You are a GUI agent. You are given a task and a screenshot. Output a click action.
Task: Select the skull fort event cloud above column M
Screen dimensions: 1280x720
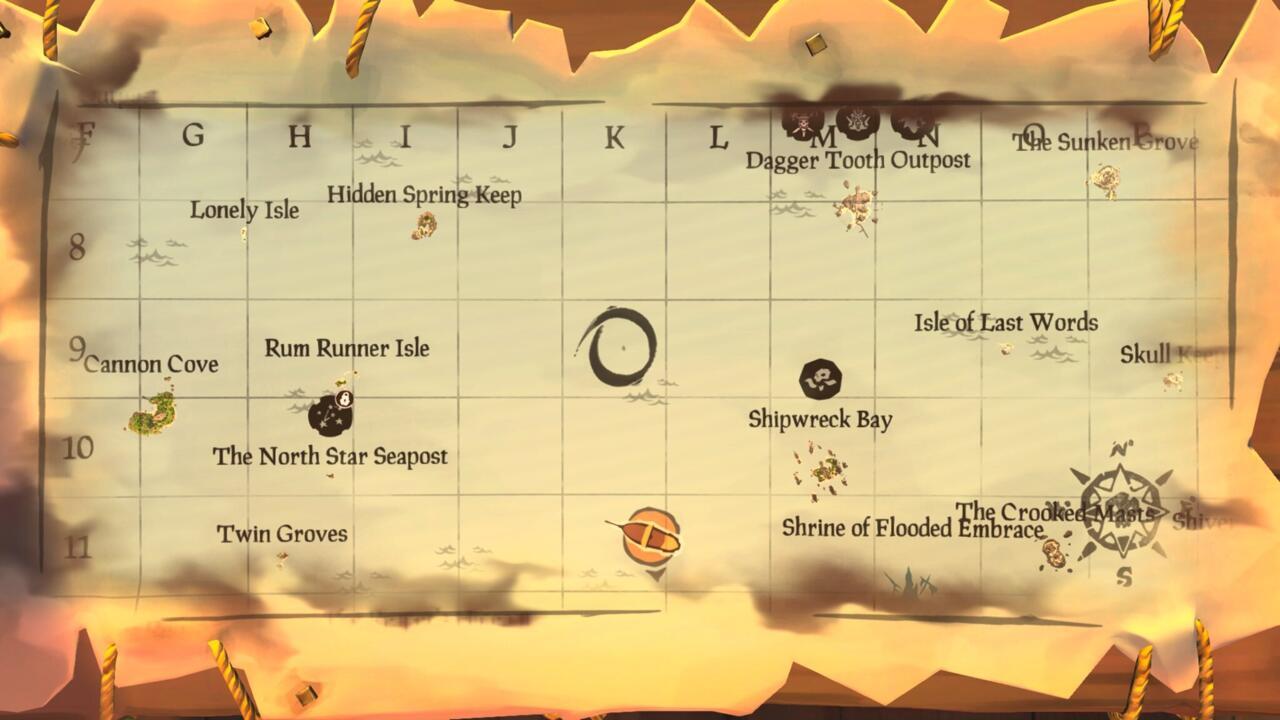click(803, 123)
